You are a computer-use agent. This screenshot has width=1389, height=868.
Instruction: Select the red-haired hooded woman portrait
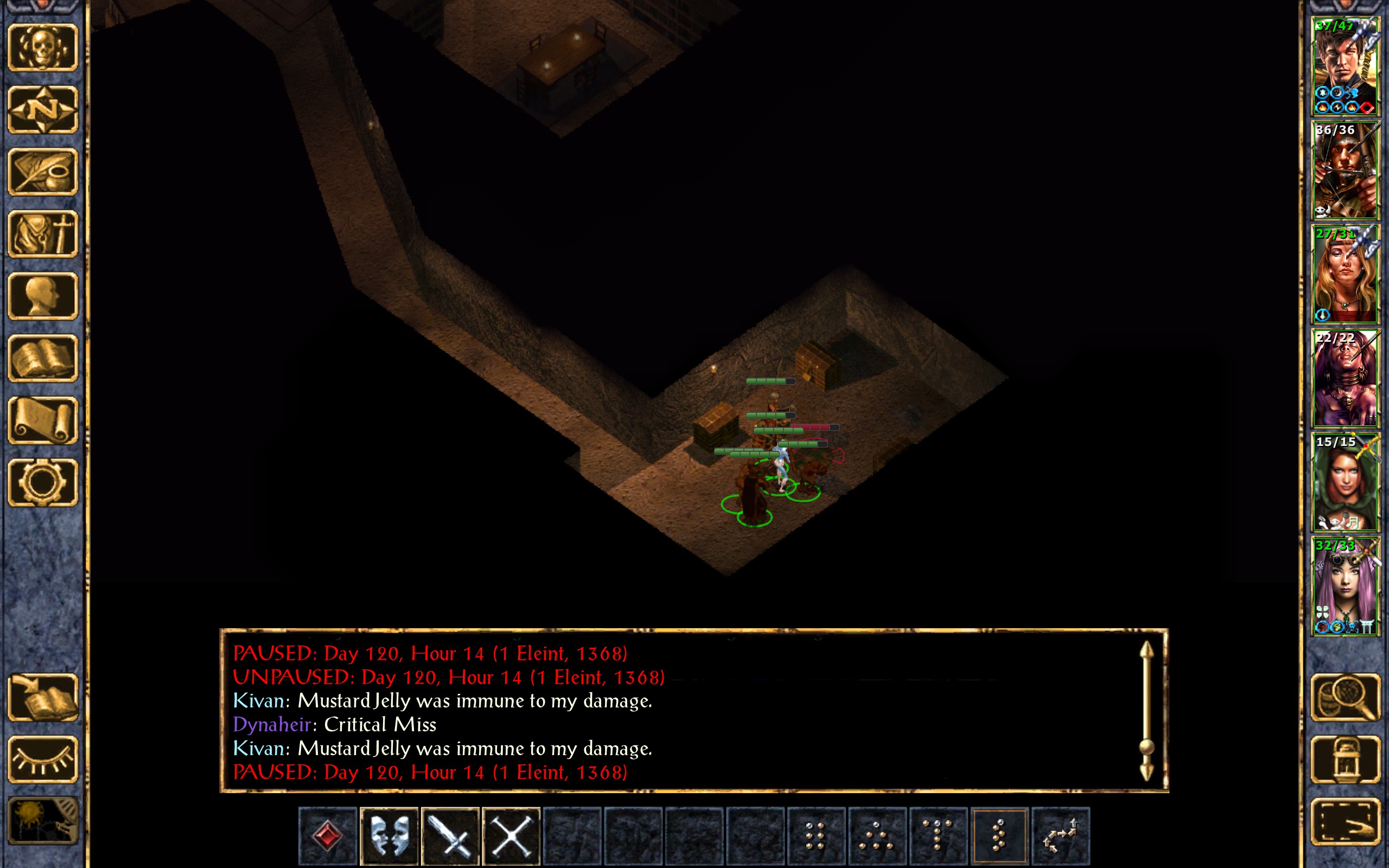click(1345, 482)
